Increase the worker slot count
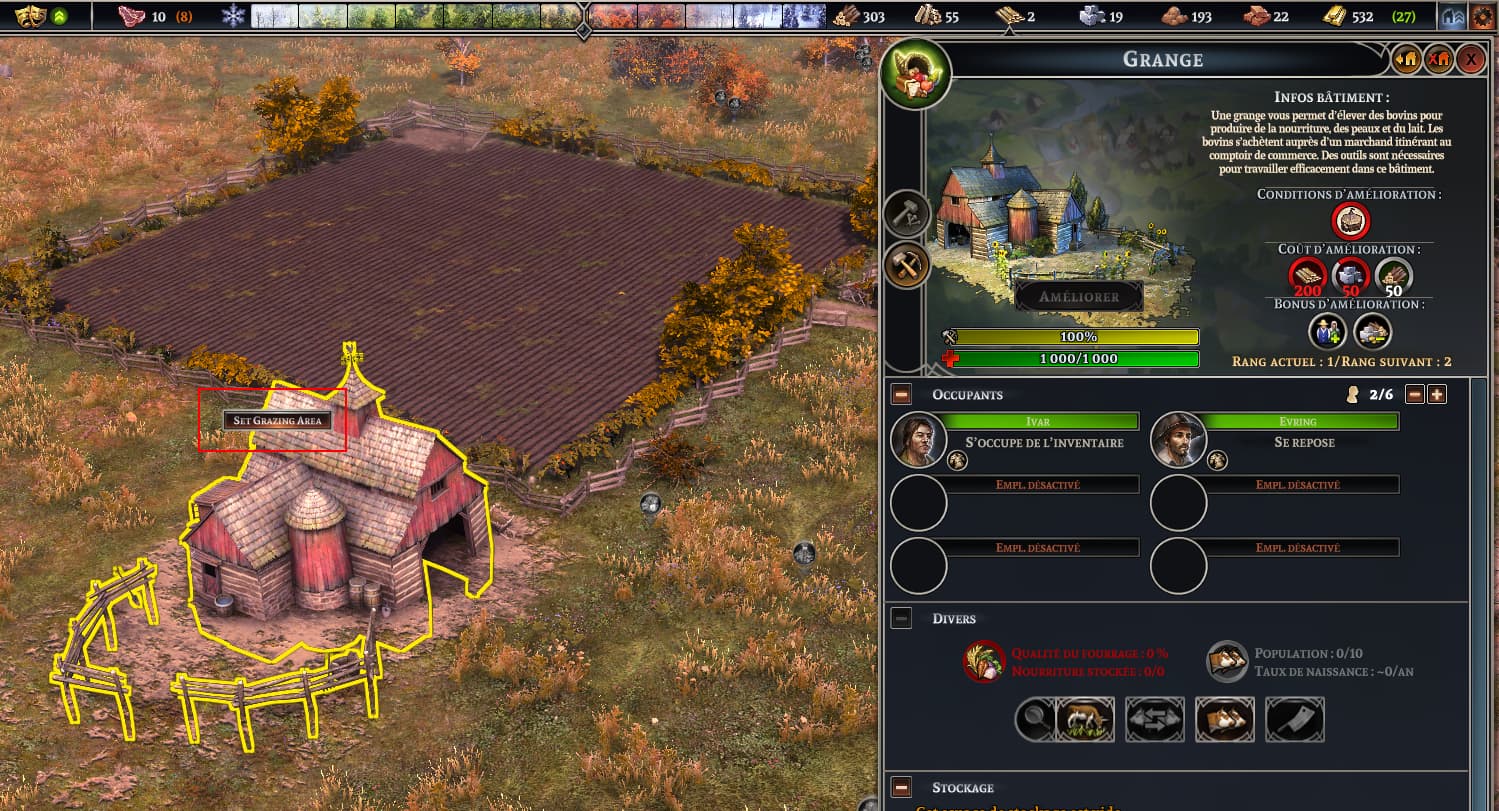The width and height of the screenshot is (1499, 811). point(1437,394)
